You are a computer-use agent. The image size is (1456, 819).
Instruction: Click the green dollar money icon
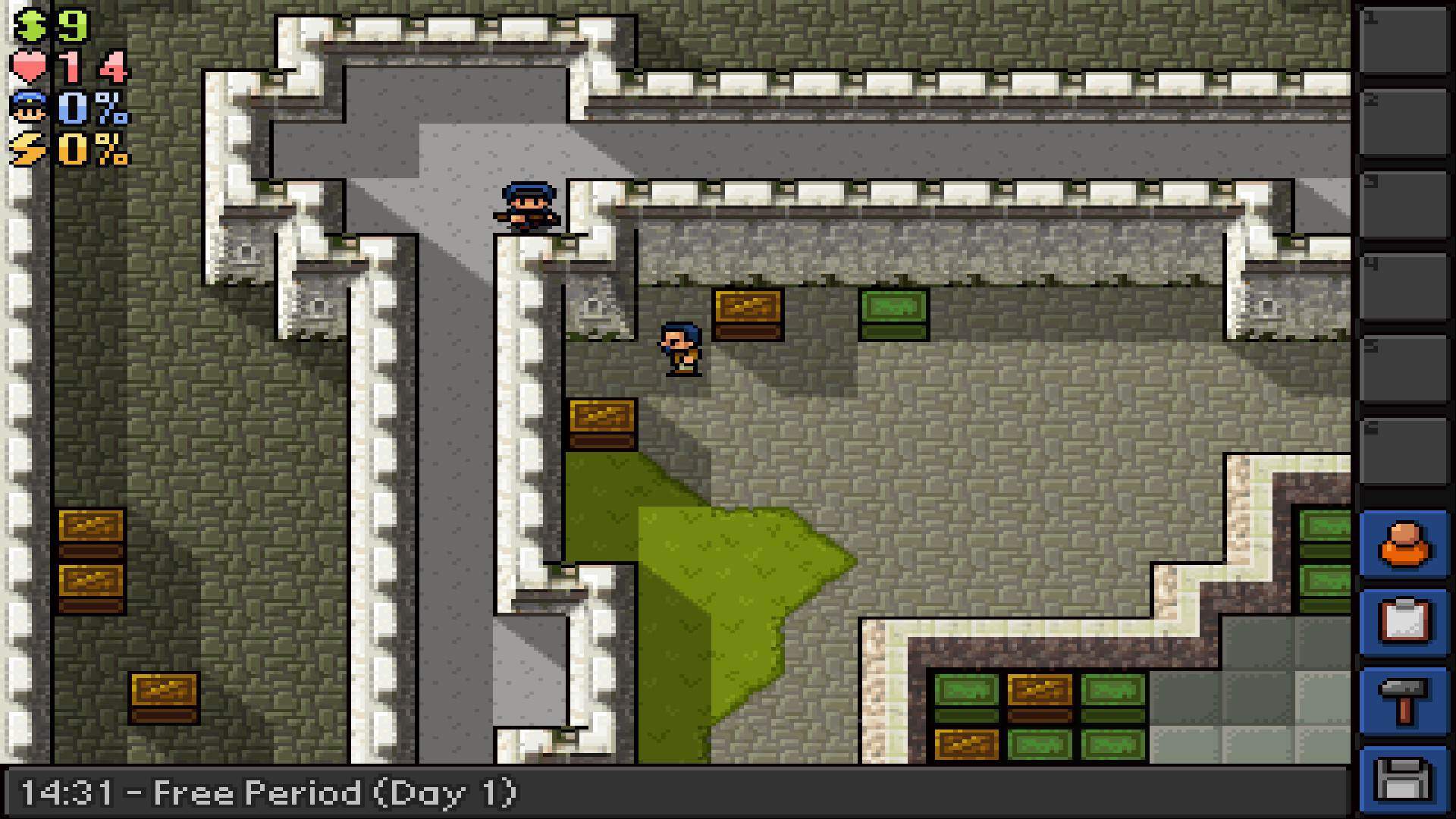[28, 25]
